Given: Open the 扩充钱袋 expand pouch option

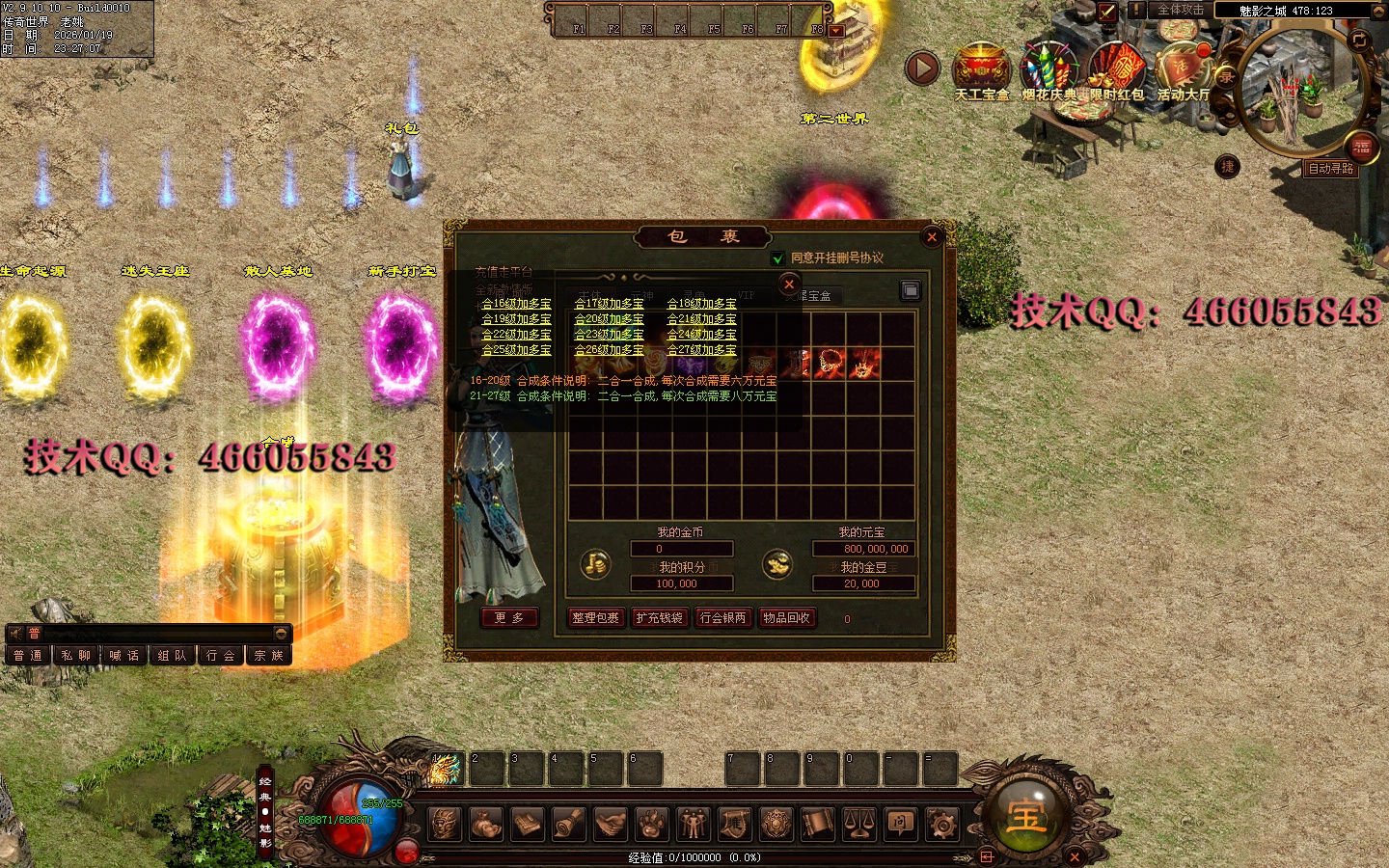Looking at the screenshot, I should click(x=659, y=618).
